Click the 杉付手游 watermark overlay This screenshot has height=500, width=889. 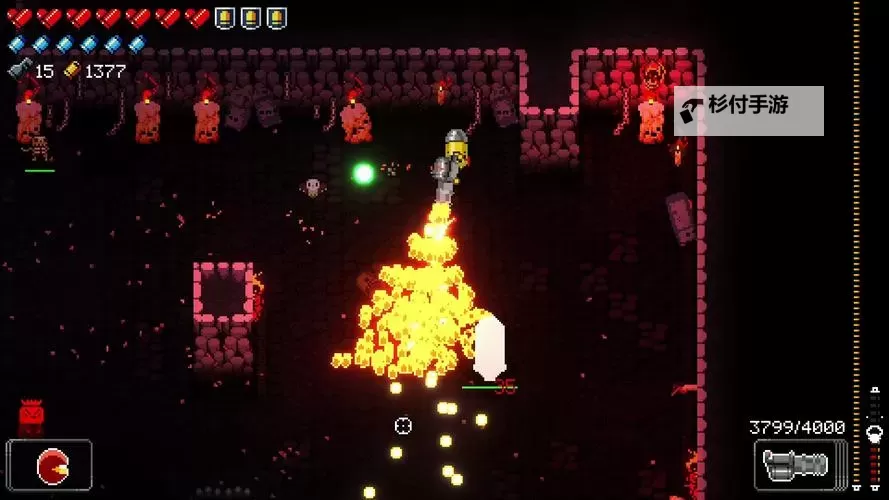749,111
